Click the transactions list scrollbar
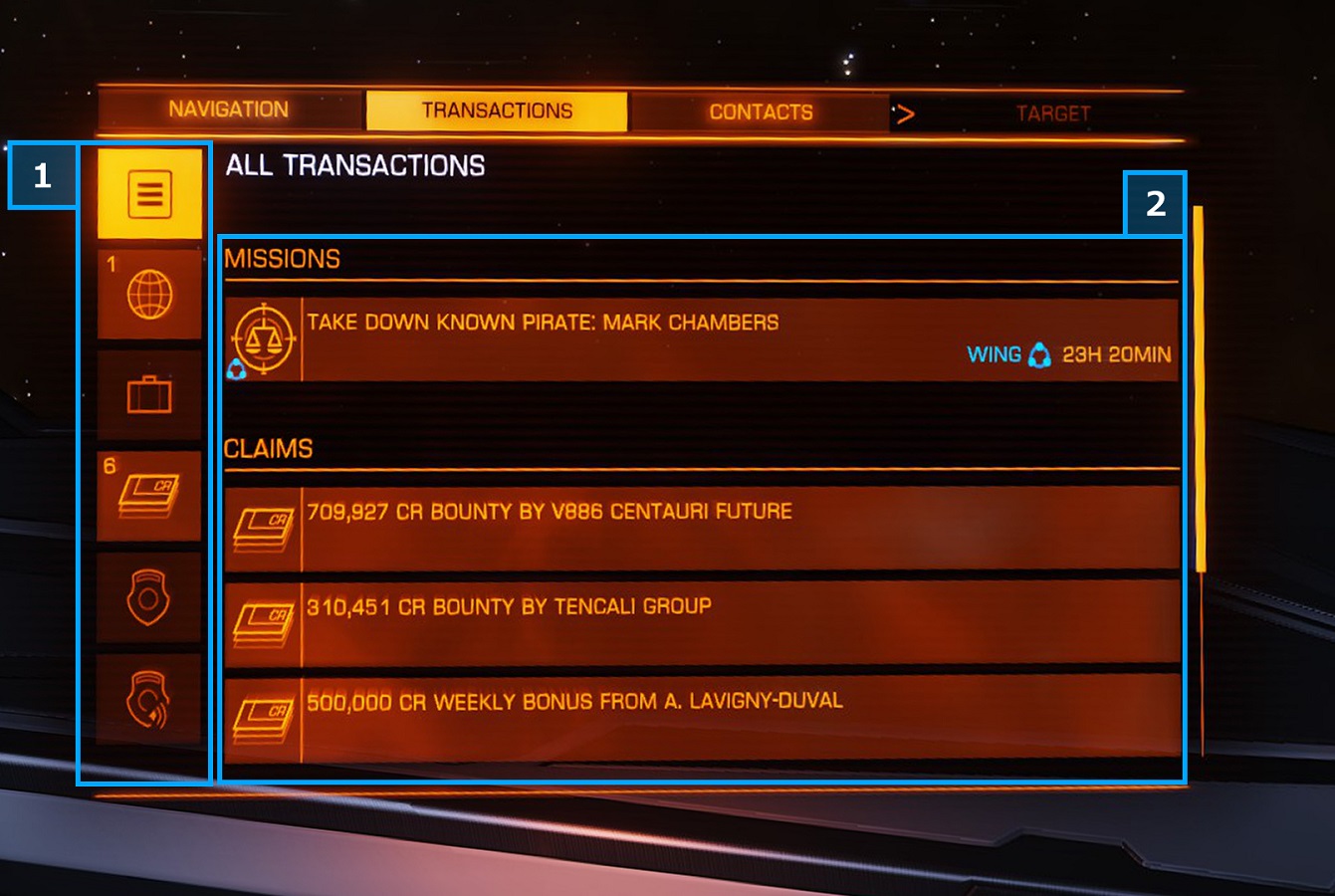 point(1199,388)
